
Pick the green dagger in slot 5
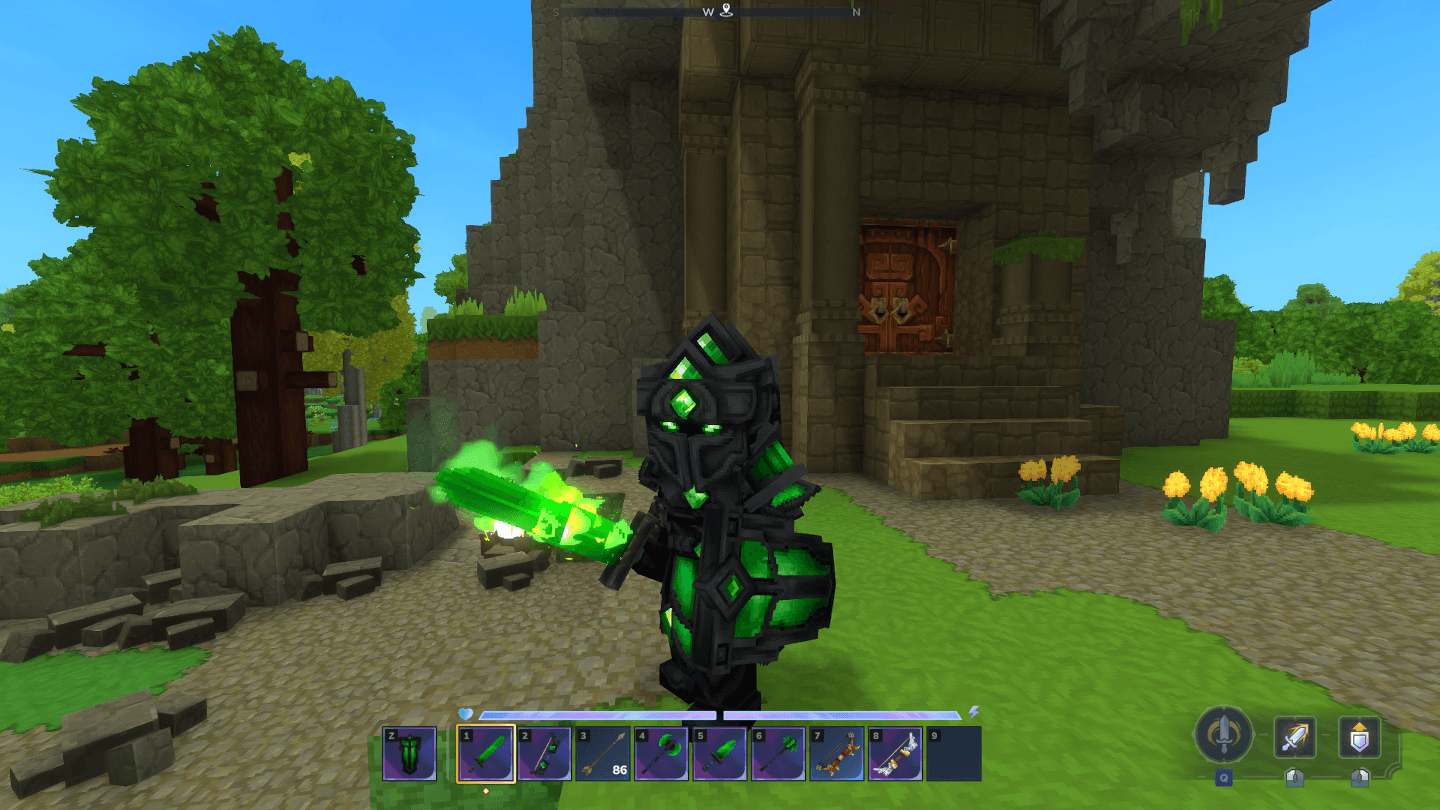click(721, 753)
